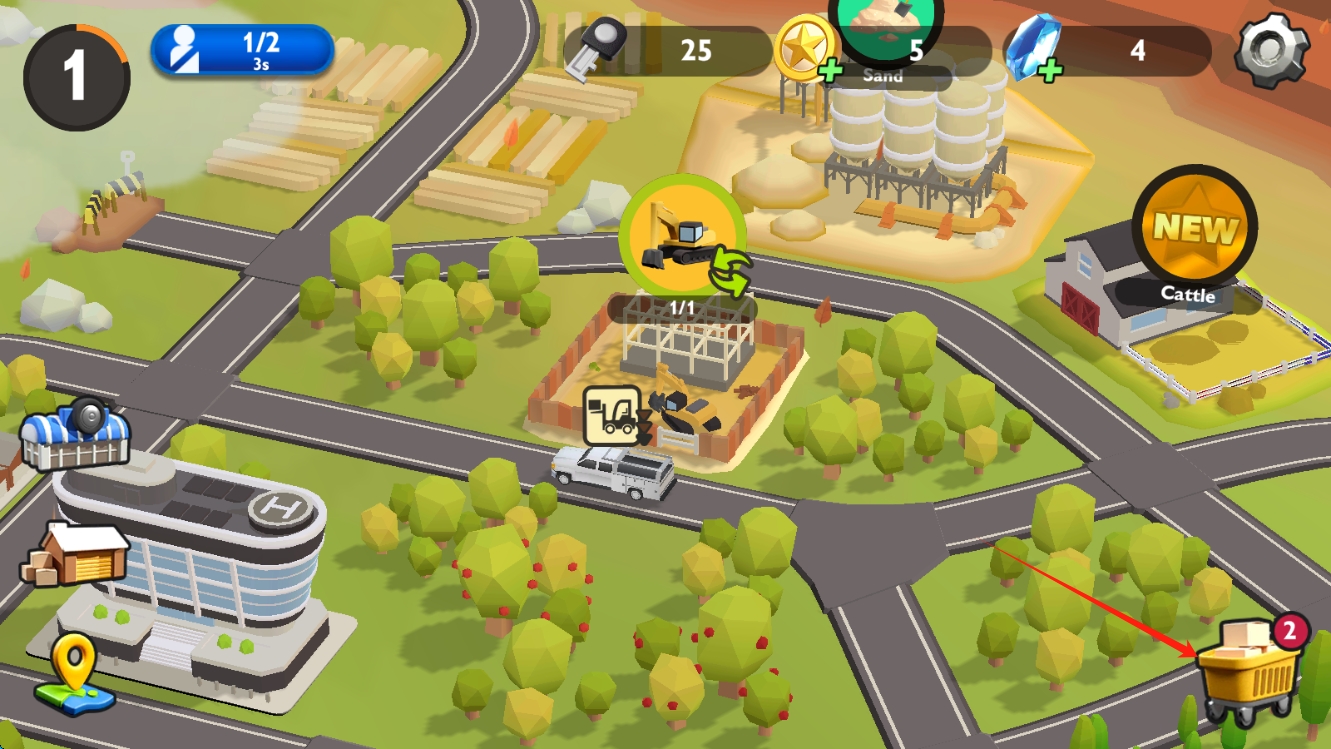Screen dimensions: 1331x749
Task: Open the blue market stall icon
Action: click(x=75, y=435)
